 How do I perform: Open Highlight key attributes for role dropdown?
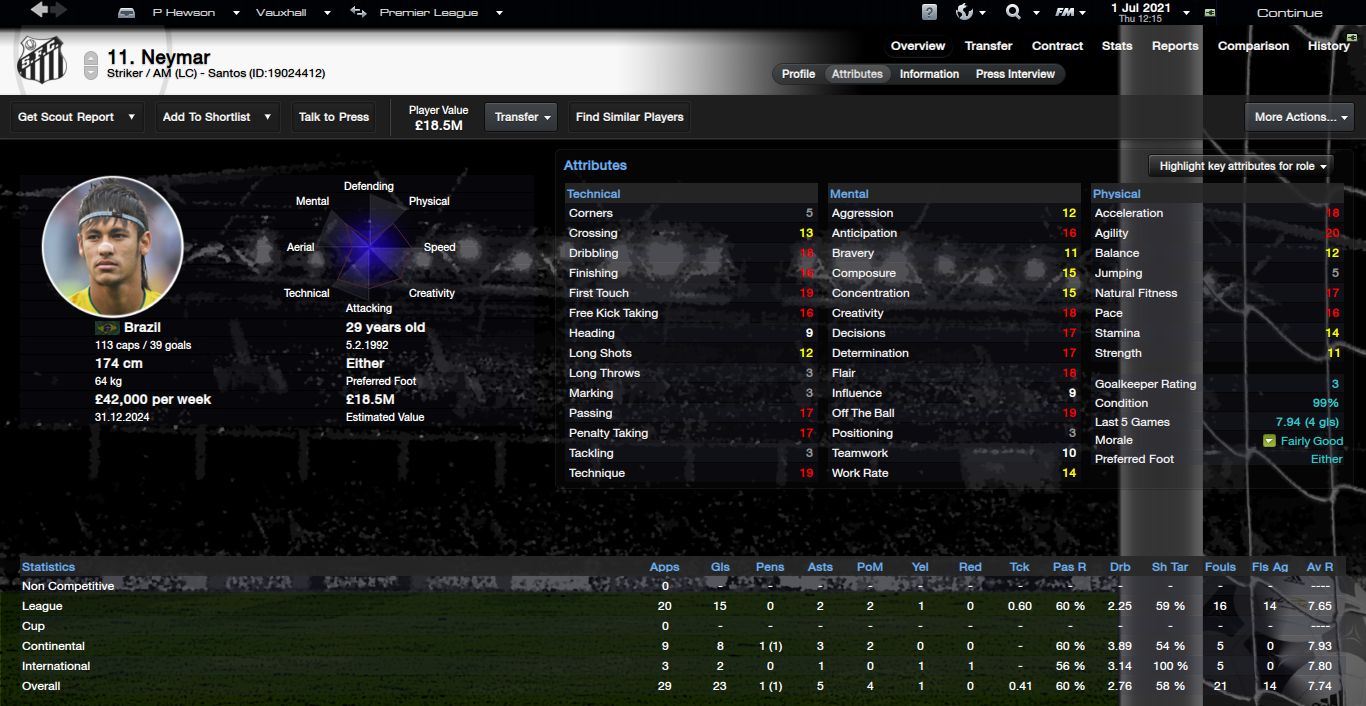[x=1243, y=166]
